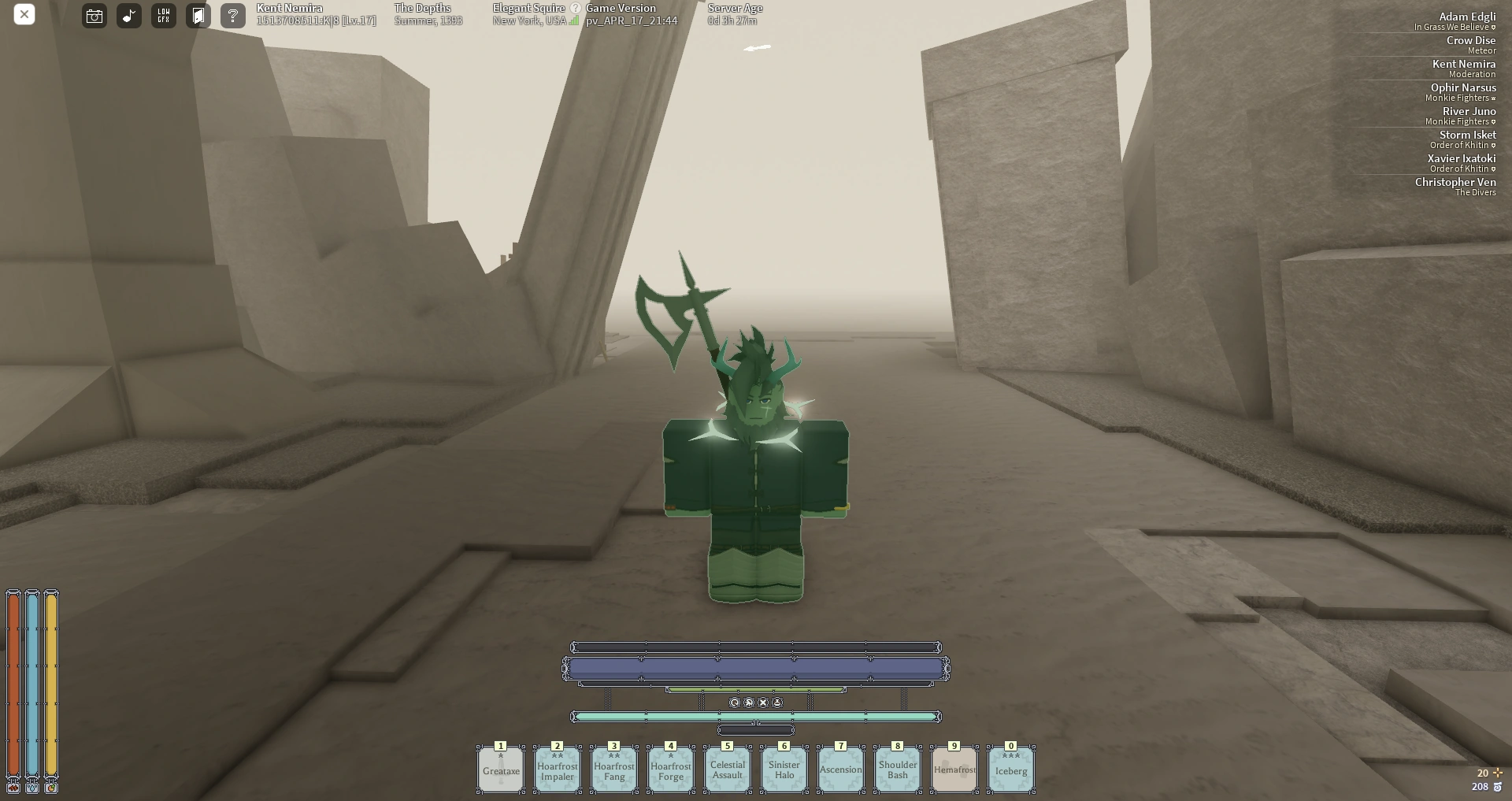Click the silver coin currency icon
Viewport: 1512px width, 801px height.
(1498, 786)
